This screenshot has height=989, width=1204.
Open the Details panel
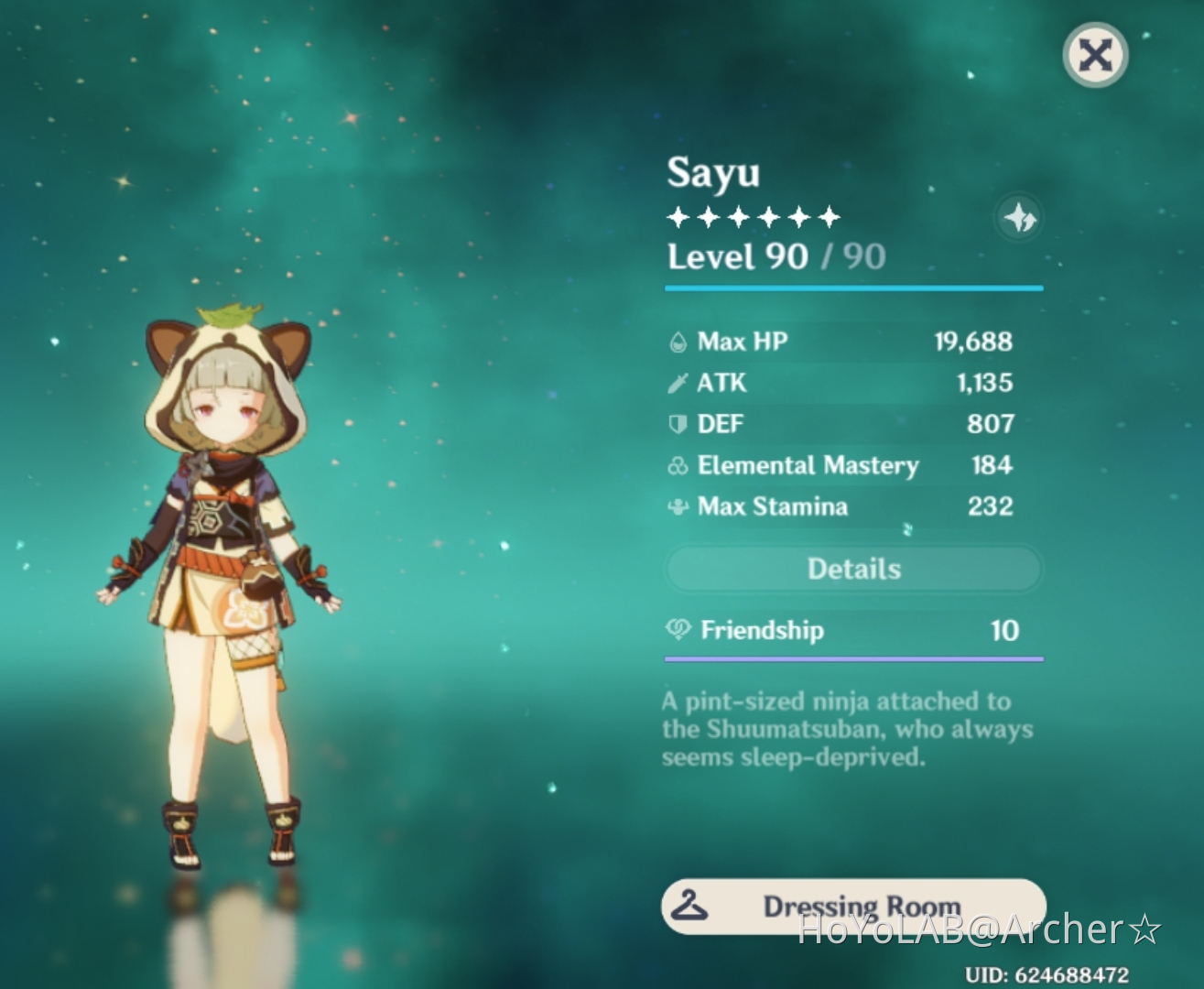[853, 569]
